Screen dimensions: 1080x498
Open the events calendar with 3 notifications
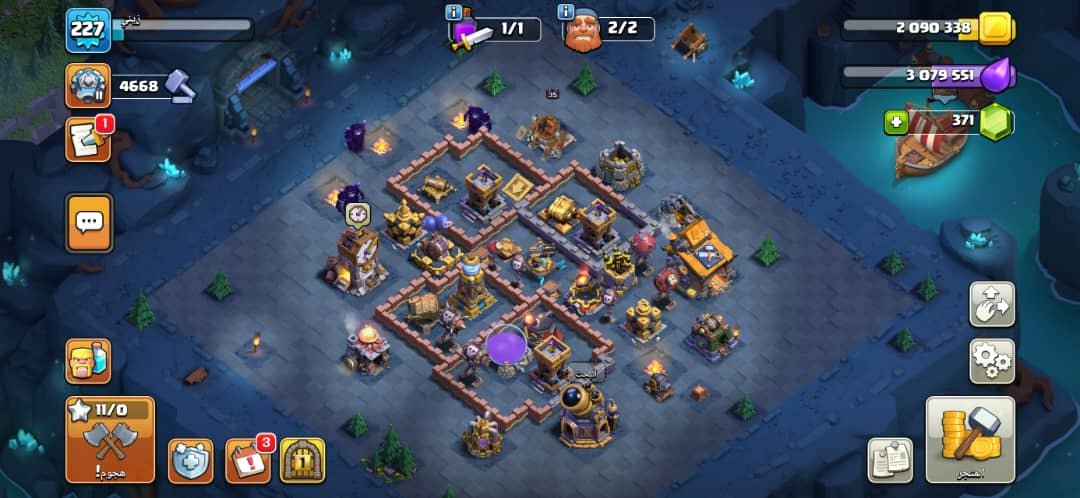tap(247, 459)
